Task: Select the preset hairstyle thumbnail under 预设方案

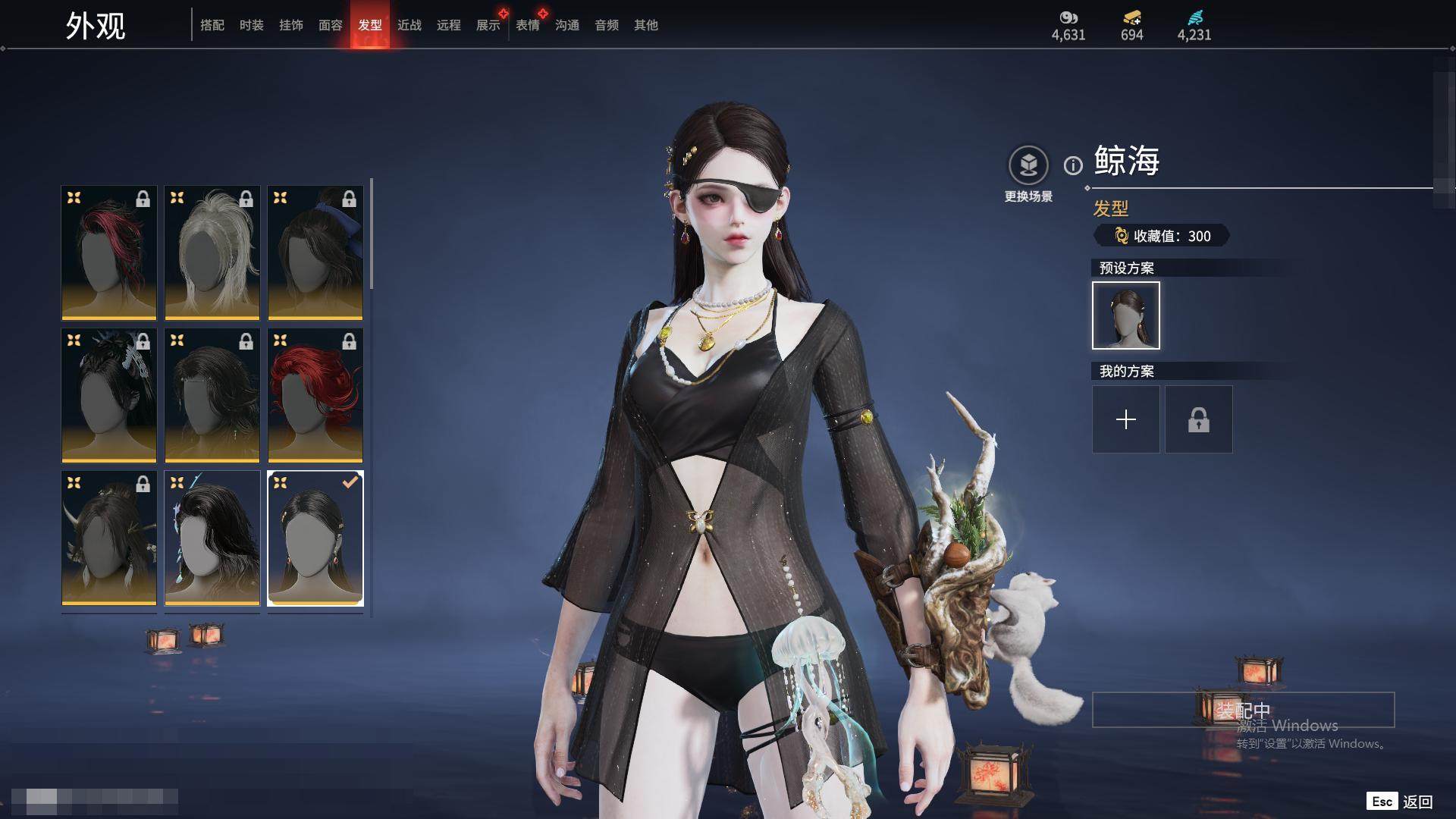Action: pos(1126,315)
